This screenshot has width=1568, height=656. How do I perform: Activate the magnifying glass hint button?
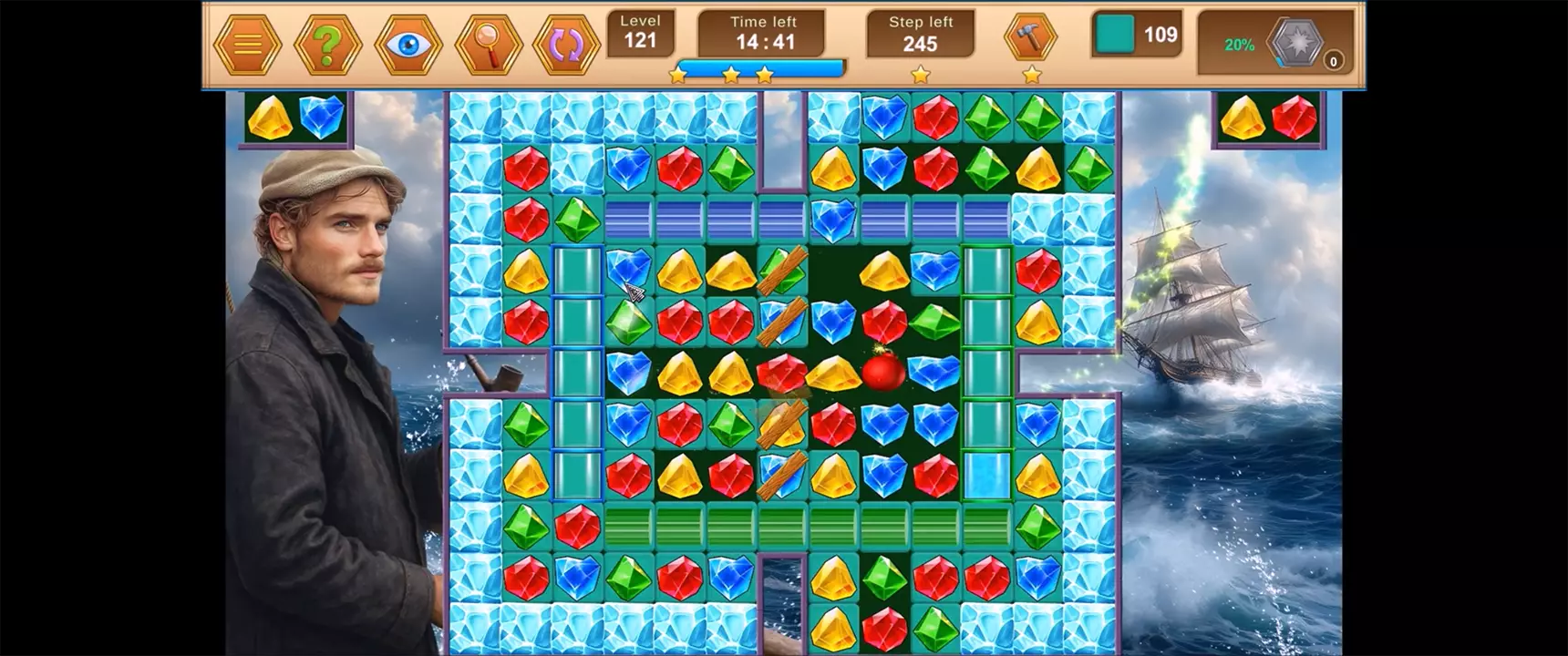488,45
